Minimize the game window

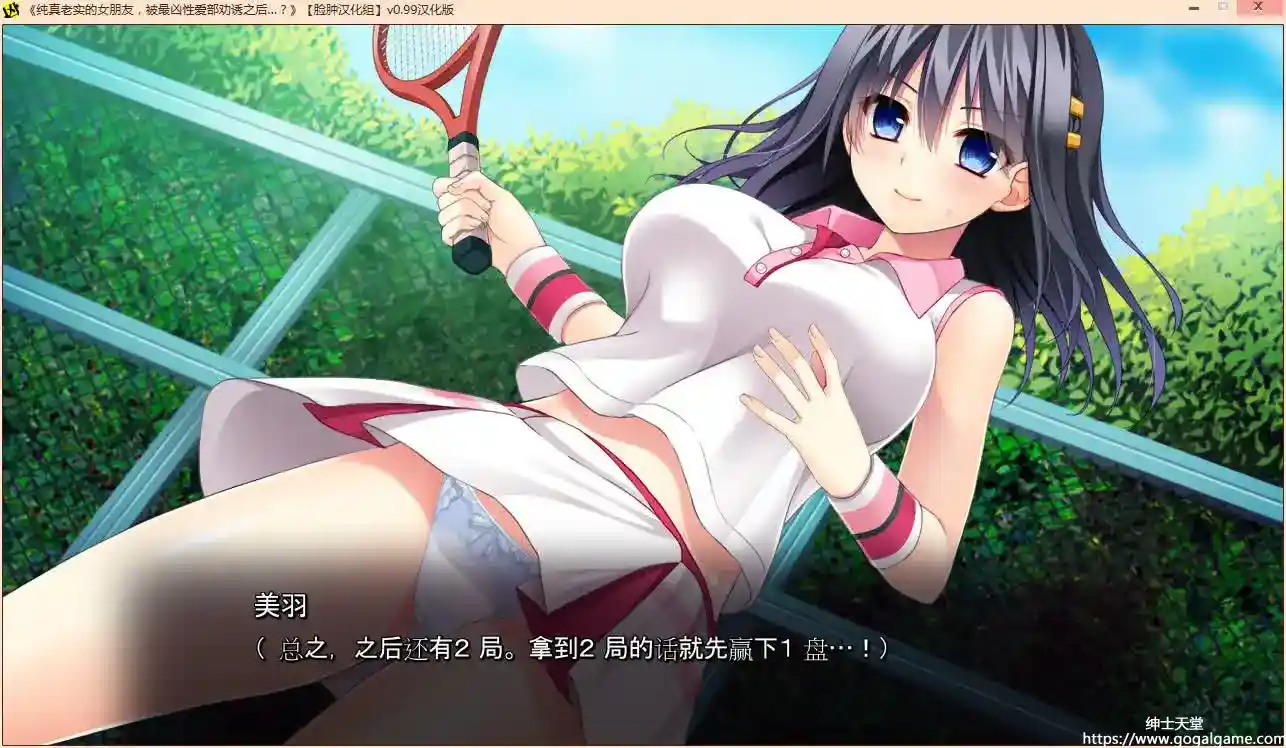[x=1193, y=10]
